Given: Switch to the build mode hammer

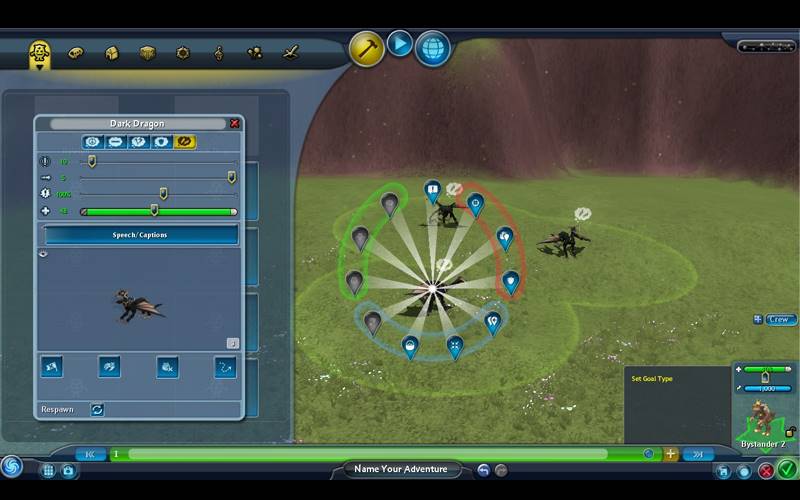Looking at the screenshot, I should click(x=366, y=47).
